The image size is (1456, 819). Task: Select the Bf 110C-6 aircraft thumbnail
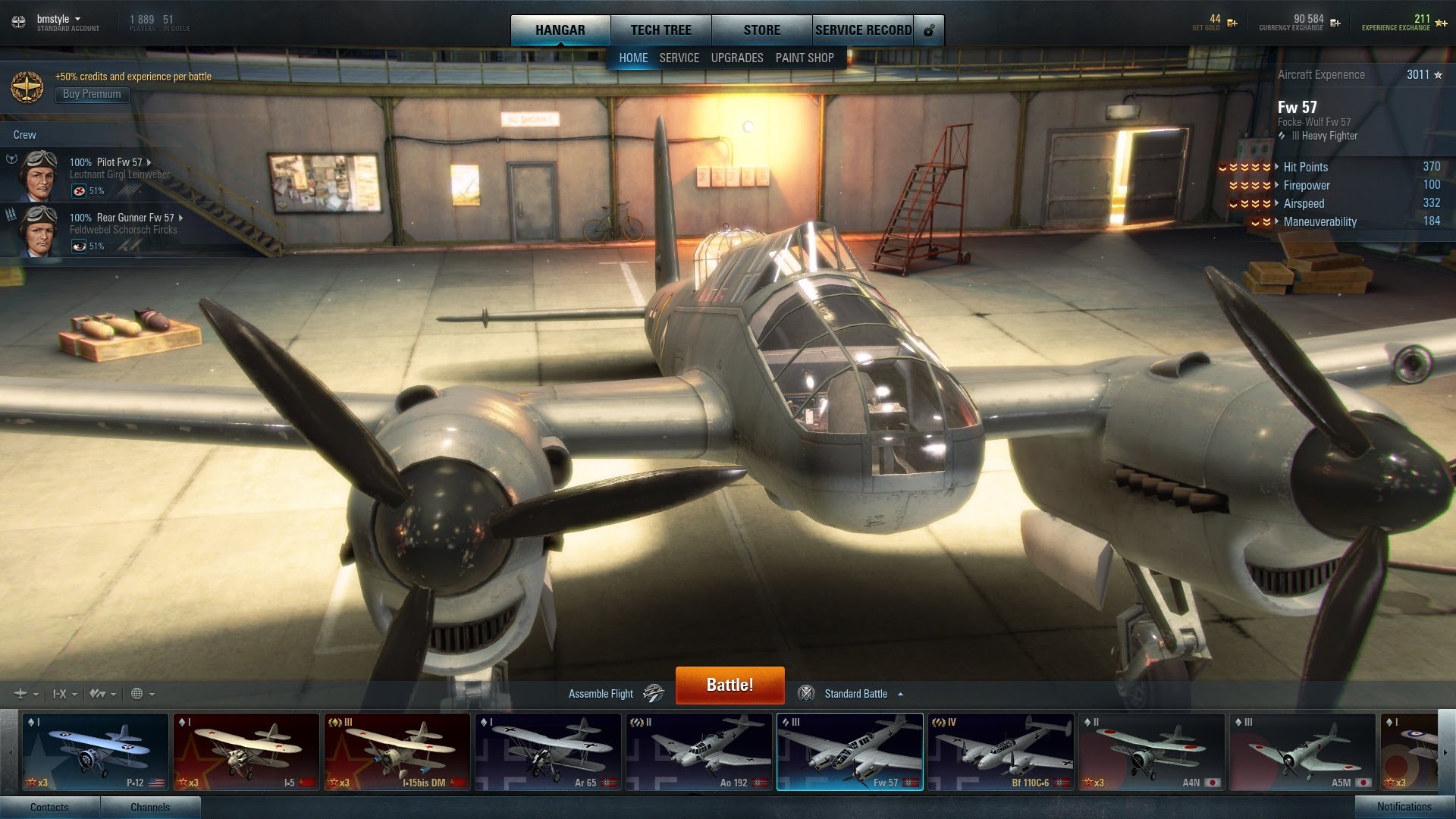pyautogui.click(x=1001, y=752)
